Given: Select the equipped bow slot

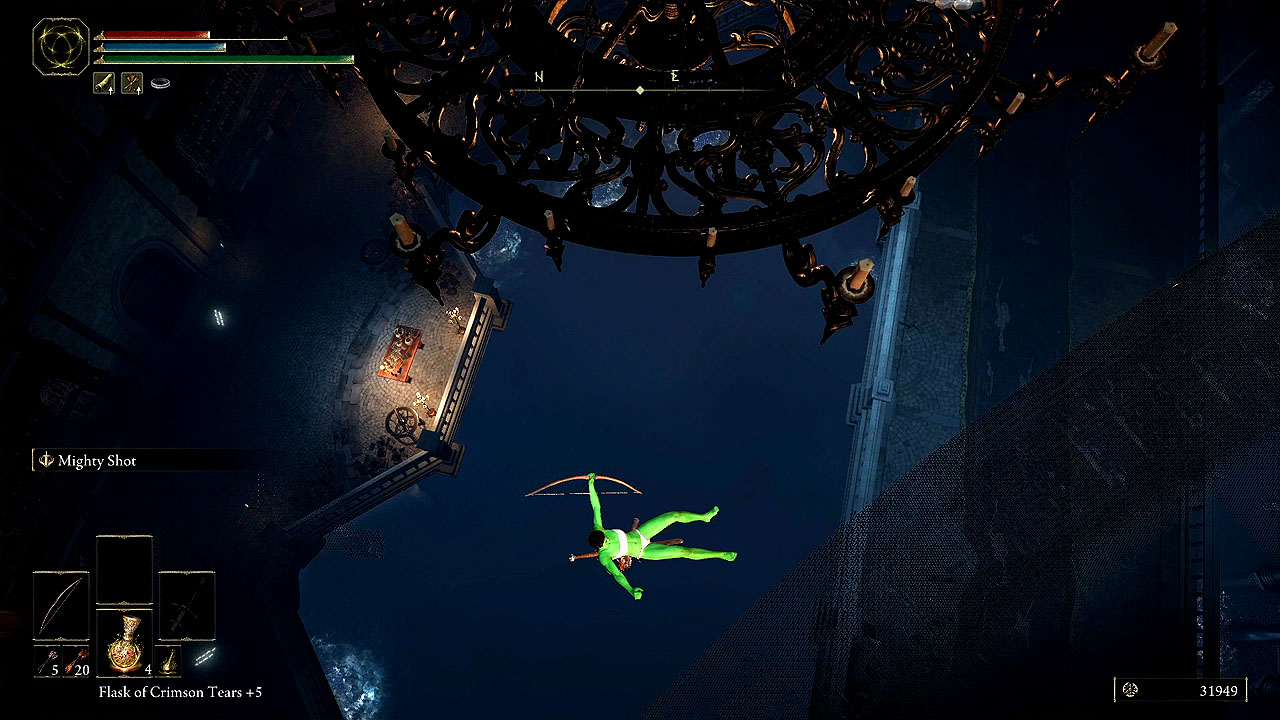Looking at the screenshot, I should [61, 606].
